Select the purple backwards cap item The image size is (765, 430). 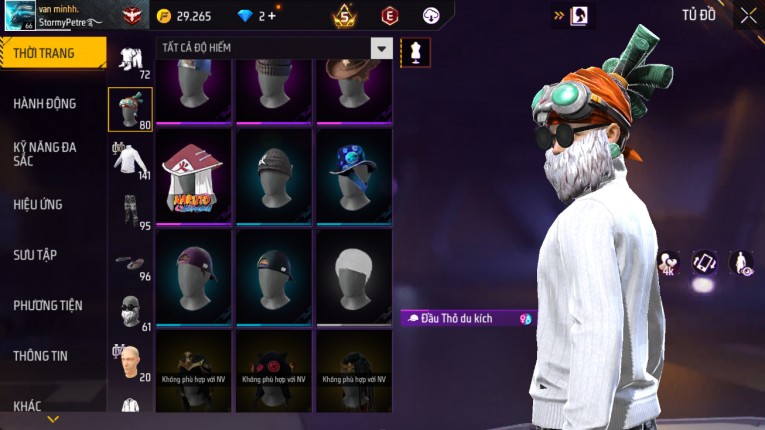click(194, 277)
